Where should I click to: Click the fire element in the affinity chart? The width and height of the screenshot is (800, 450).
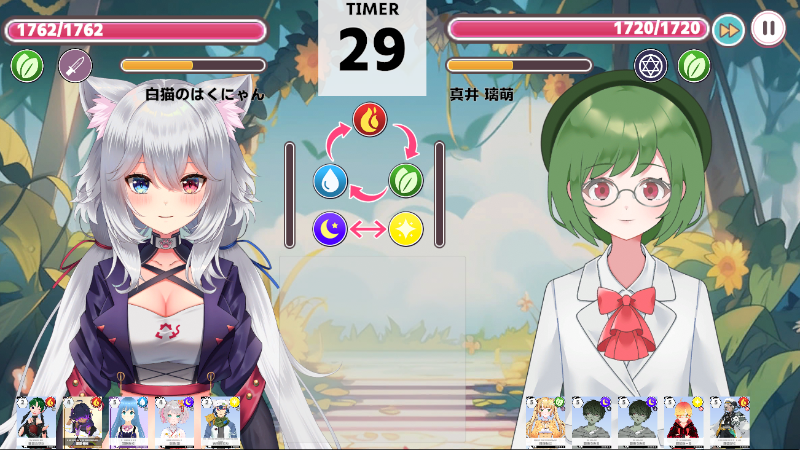(369, 121)
